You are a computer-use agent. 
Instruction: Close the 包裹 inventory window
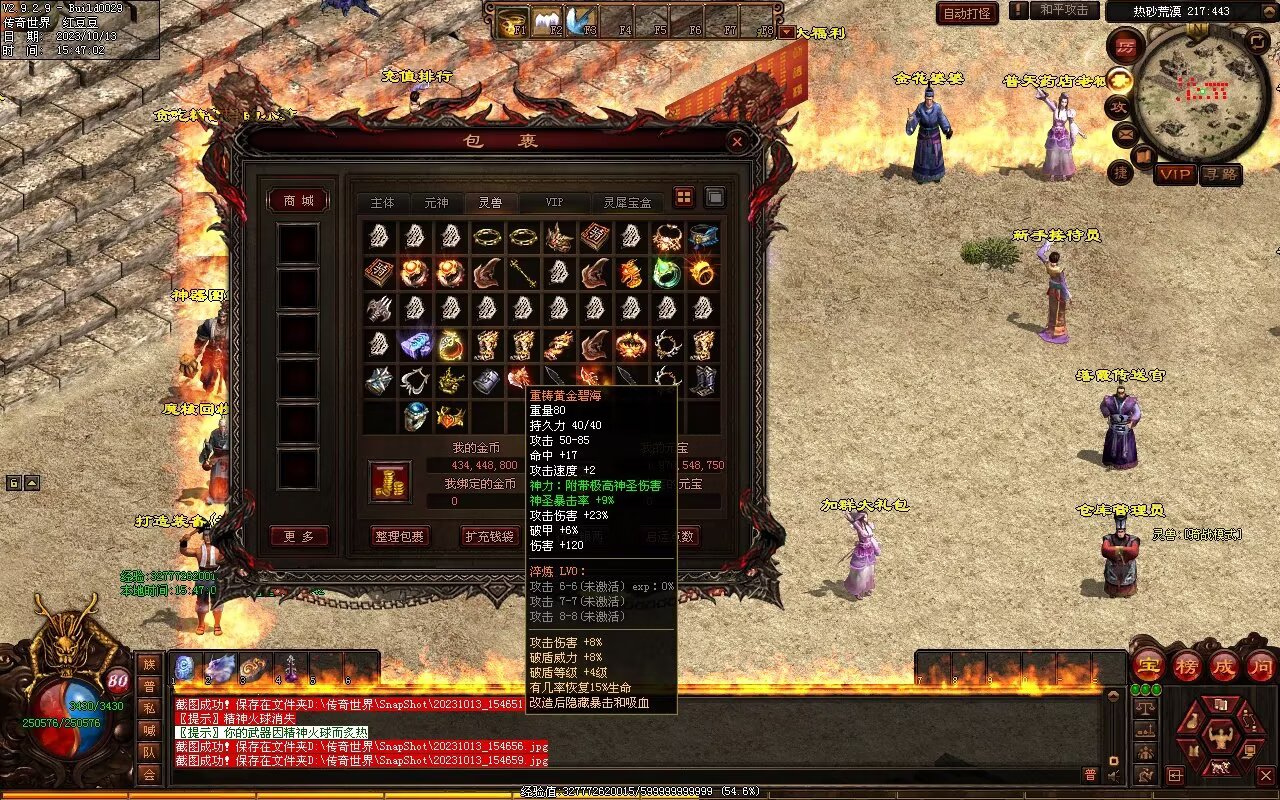pos(737,142)
